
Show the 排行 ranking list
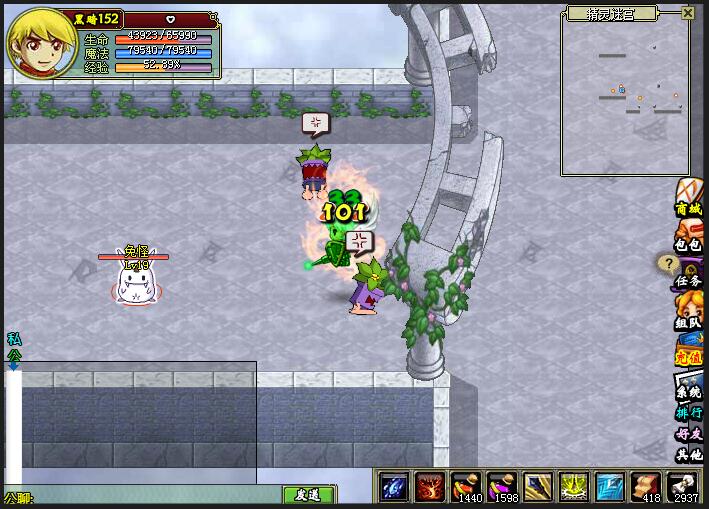689,412
